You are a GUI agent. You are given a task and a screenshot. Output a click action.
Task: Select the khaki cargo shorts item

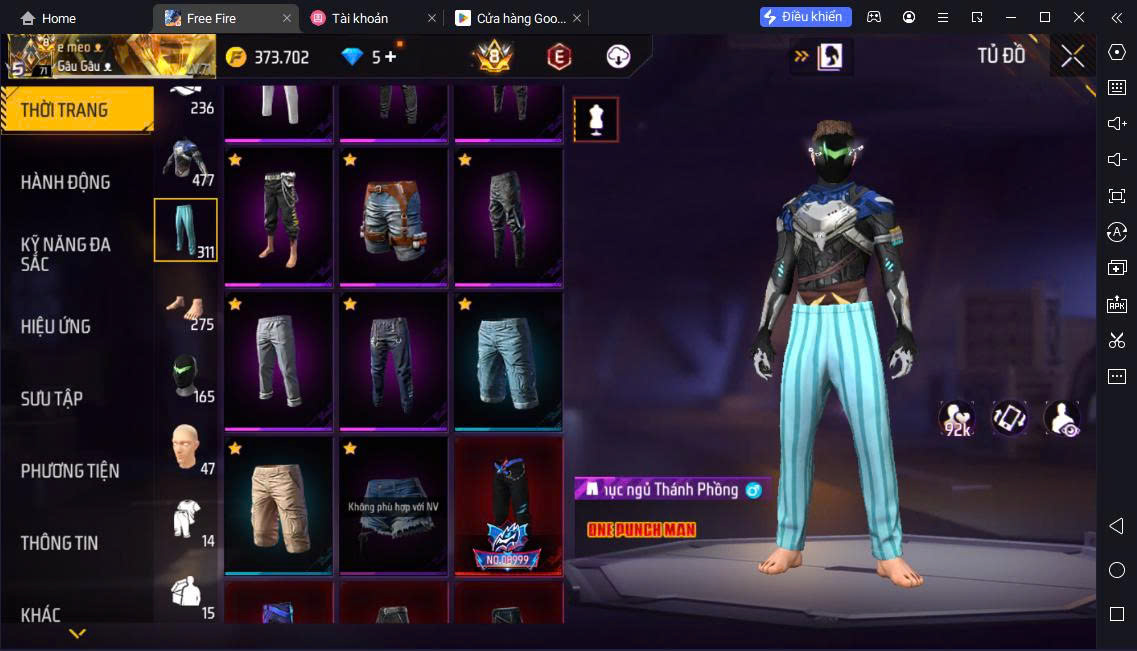coord(278,505)
